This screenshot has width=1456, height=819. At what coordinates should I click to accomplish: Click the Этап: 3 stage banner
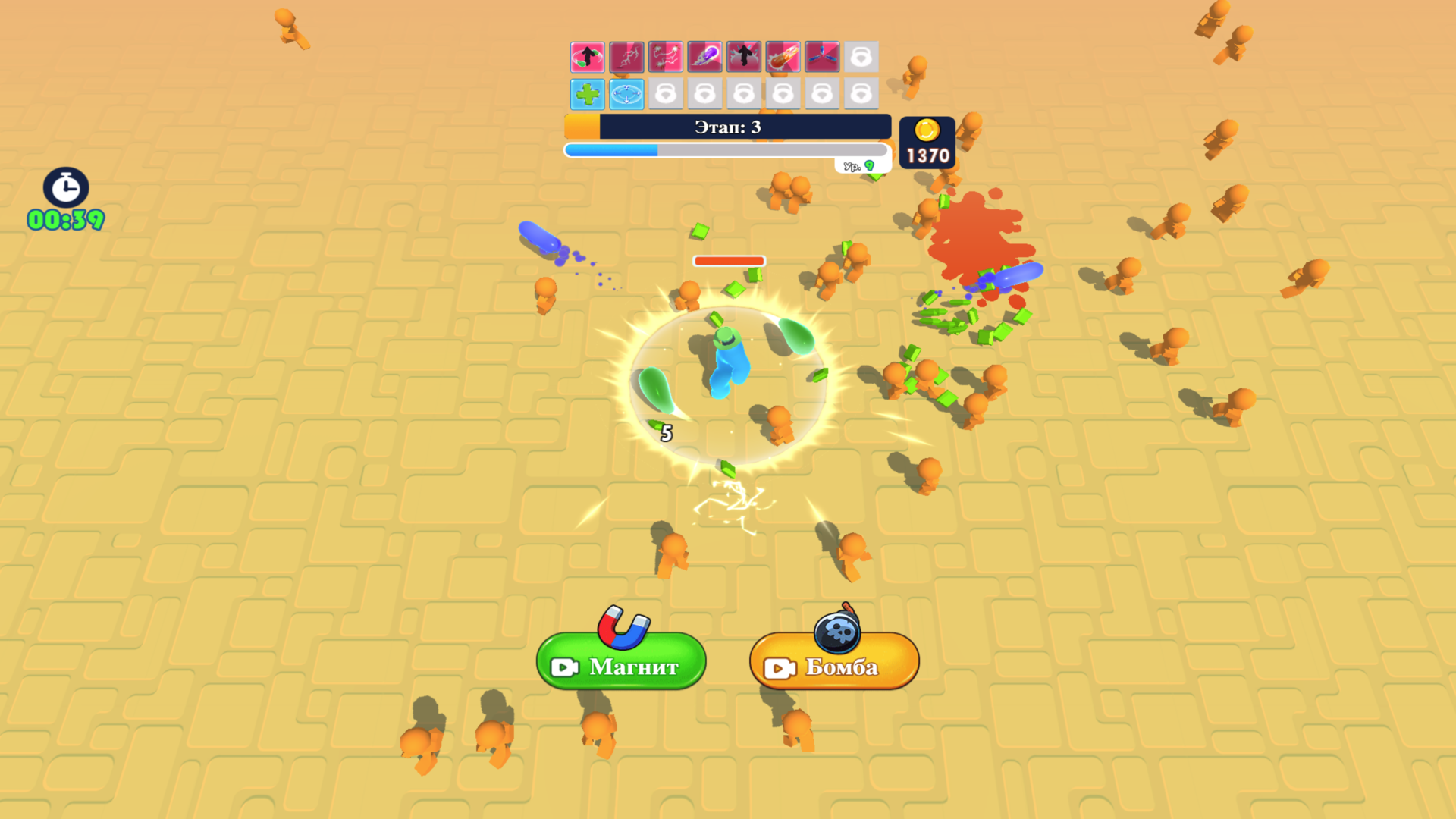(726, 127)
